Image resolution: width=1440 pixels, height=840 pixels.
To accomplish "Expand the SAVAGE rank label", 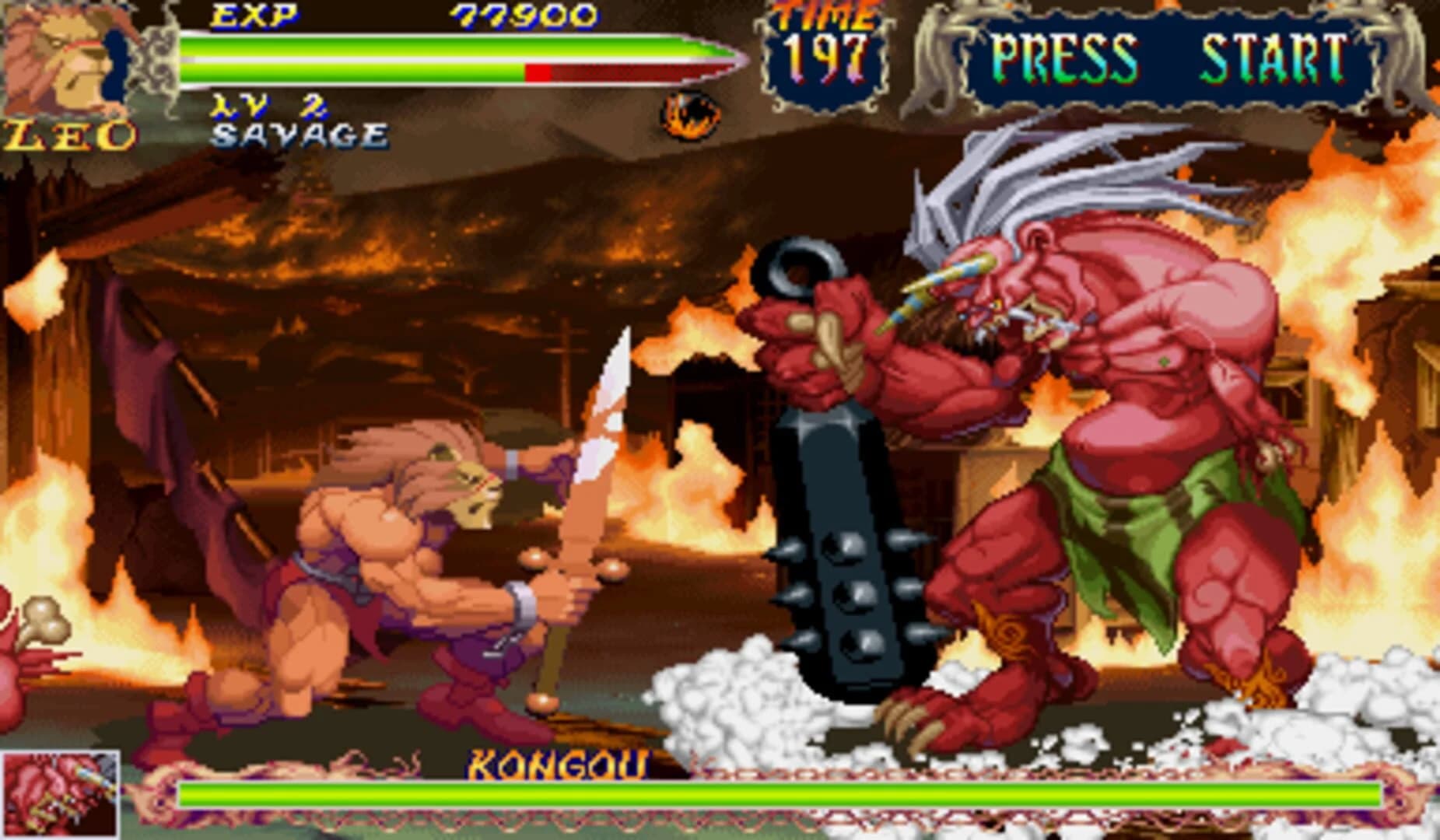I will click(298, 134).
